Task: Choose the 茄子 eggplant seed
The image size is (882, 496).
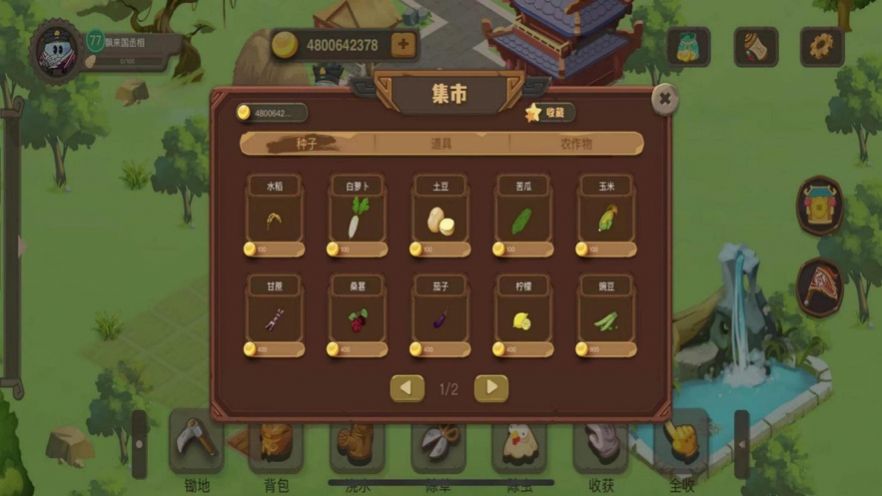Action: tap(441, 316)
